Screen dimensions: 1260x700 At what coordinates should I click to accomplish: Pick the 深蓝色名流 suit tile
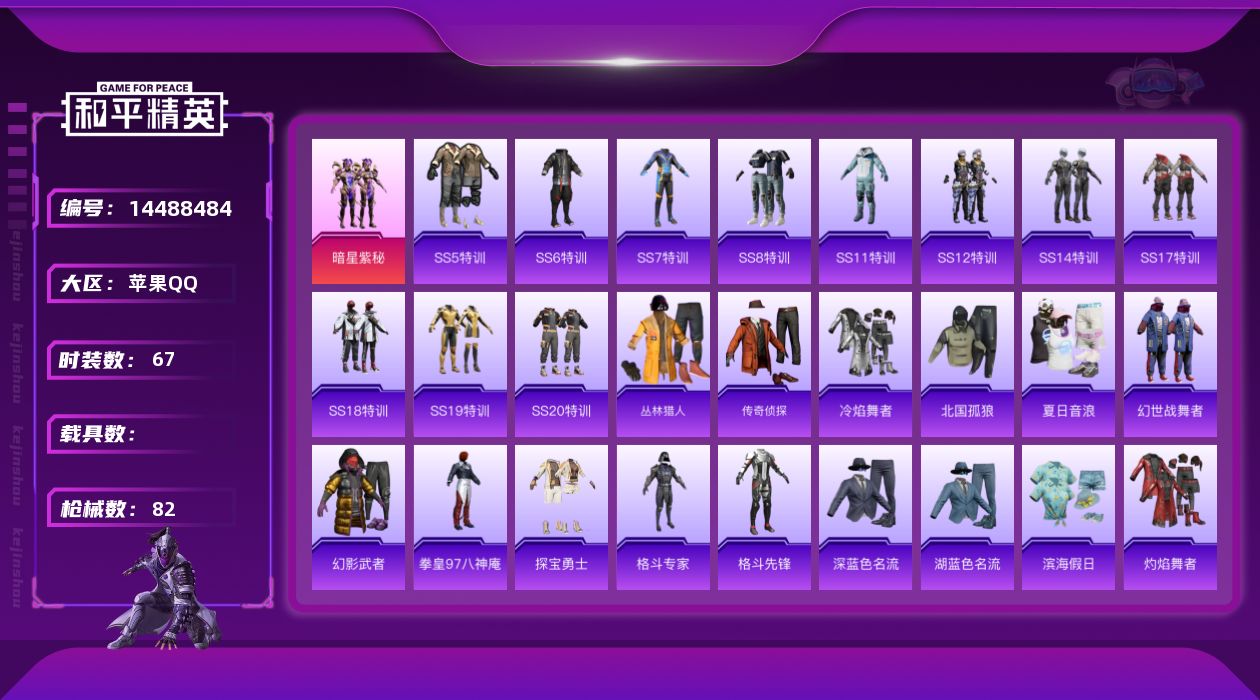tap(865, 516)
